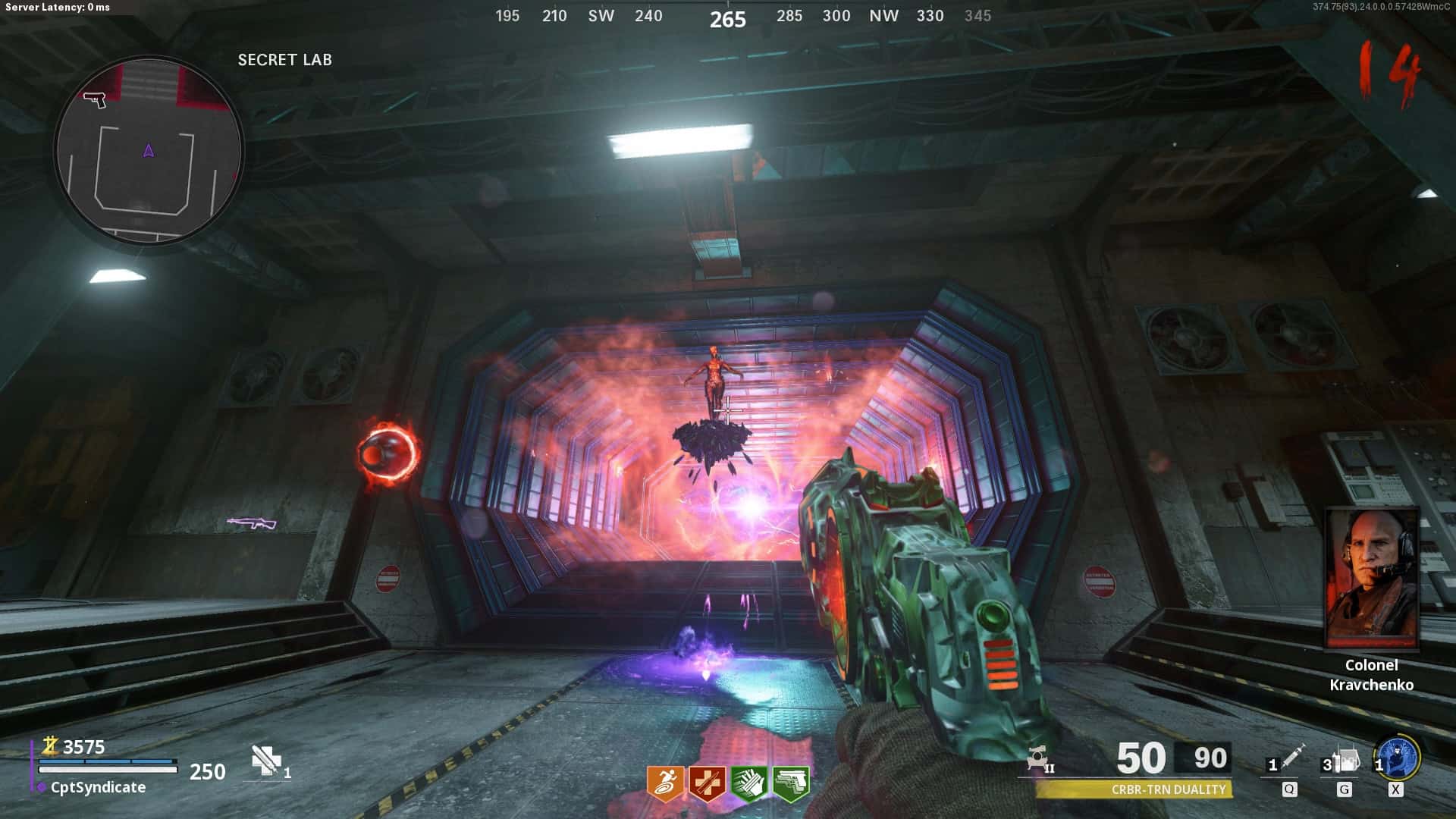Screen dimensions: 1456x819
Task: Click the self-revive kit icon
Action: [x=266, y=761]
